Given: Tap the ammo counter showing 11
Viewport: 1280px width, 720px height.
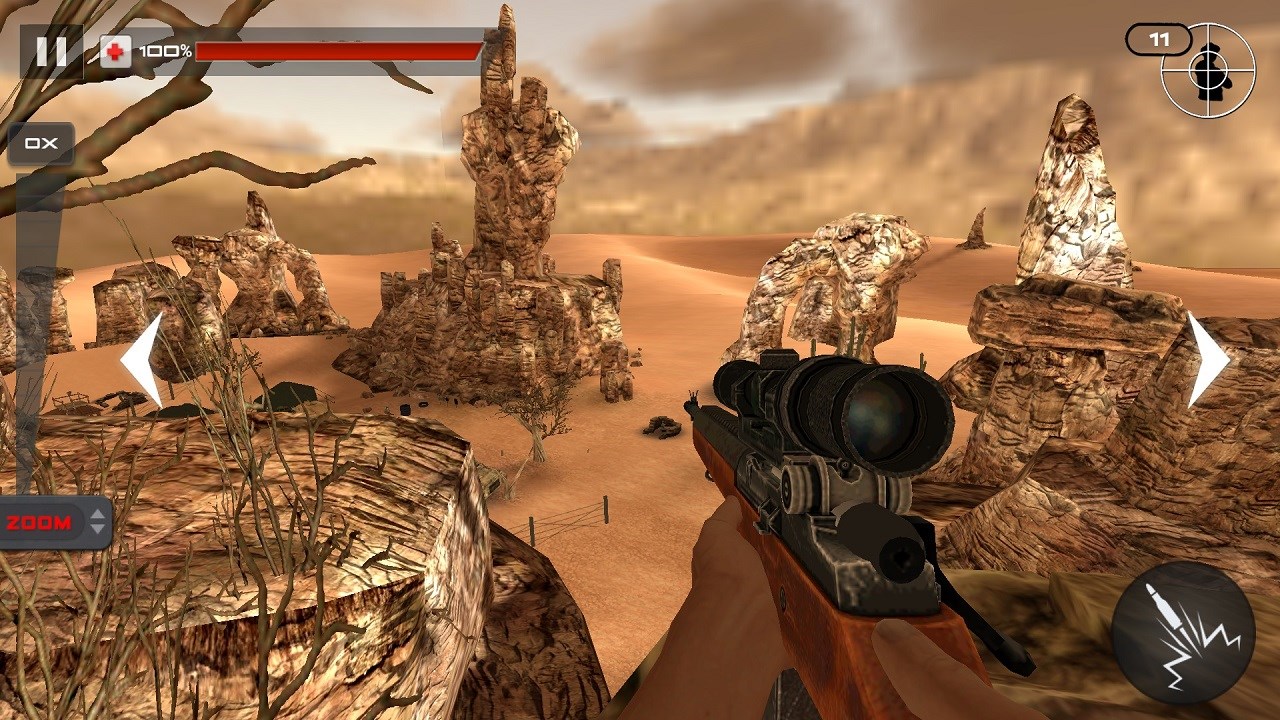Looking at the screenshot, I should (x=1159, y=38).
